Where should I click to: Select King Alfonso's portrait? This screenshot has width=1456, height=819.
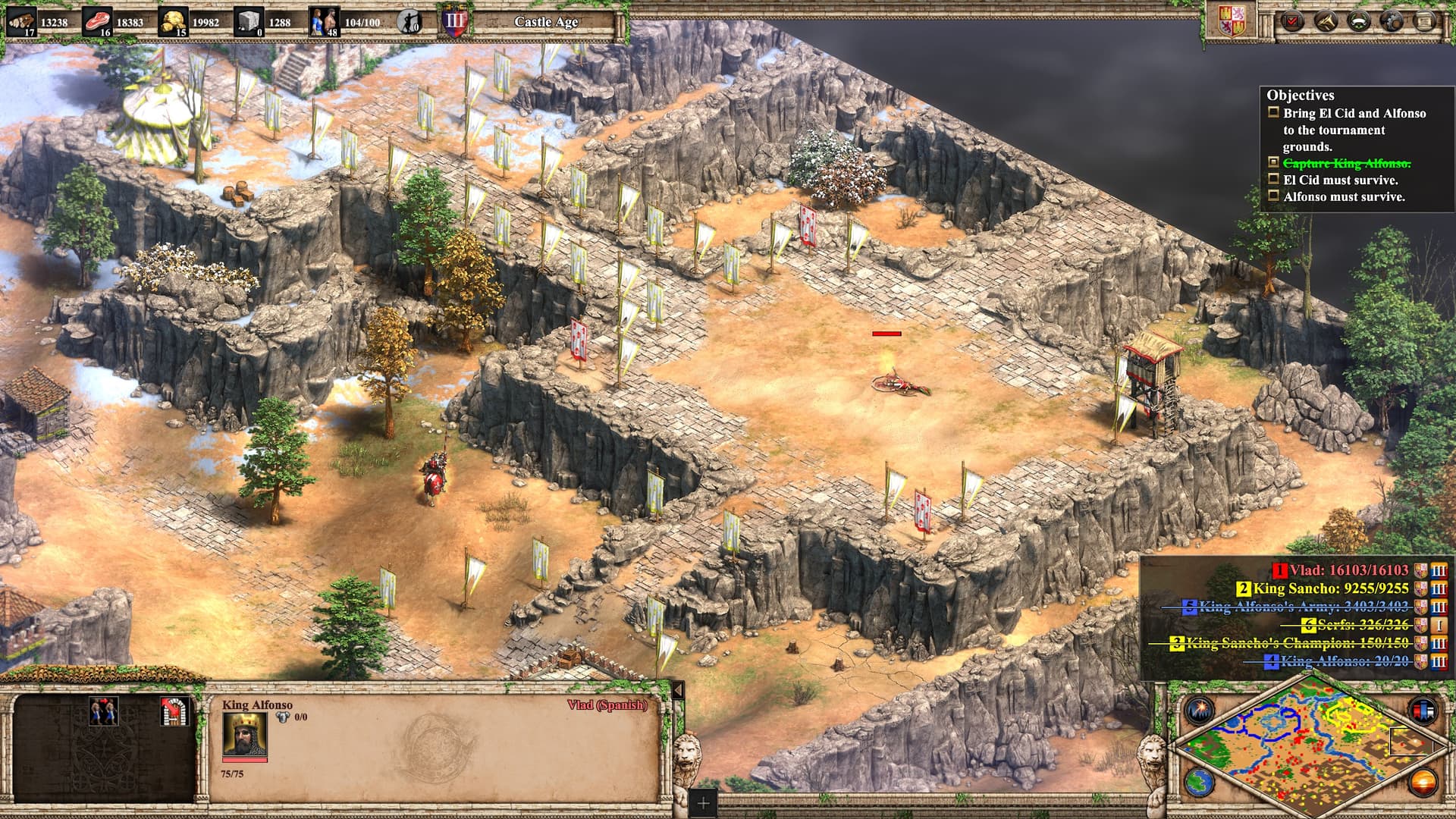pyautogui.click(x=244, y=734)
